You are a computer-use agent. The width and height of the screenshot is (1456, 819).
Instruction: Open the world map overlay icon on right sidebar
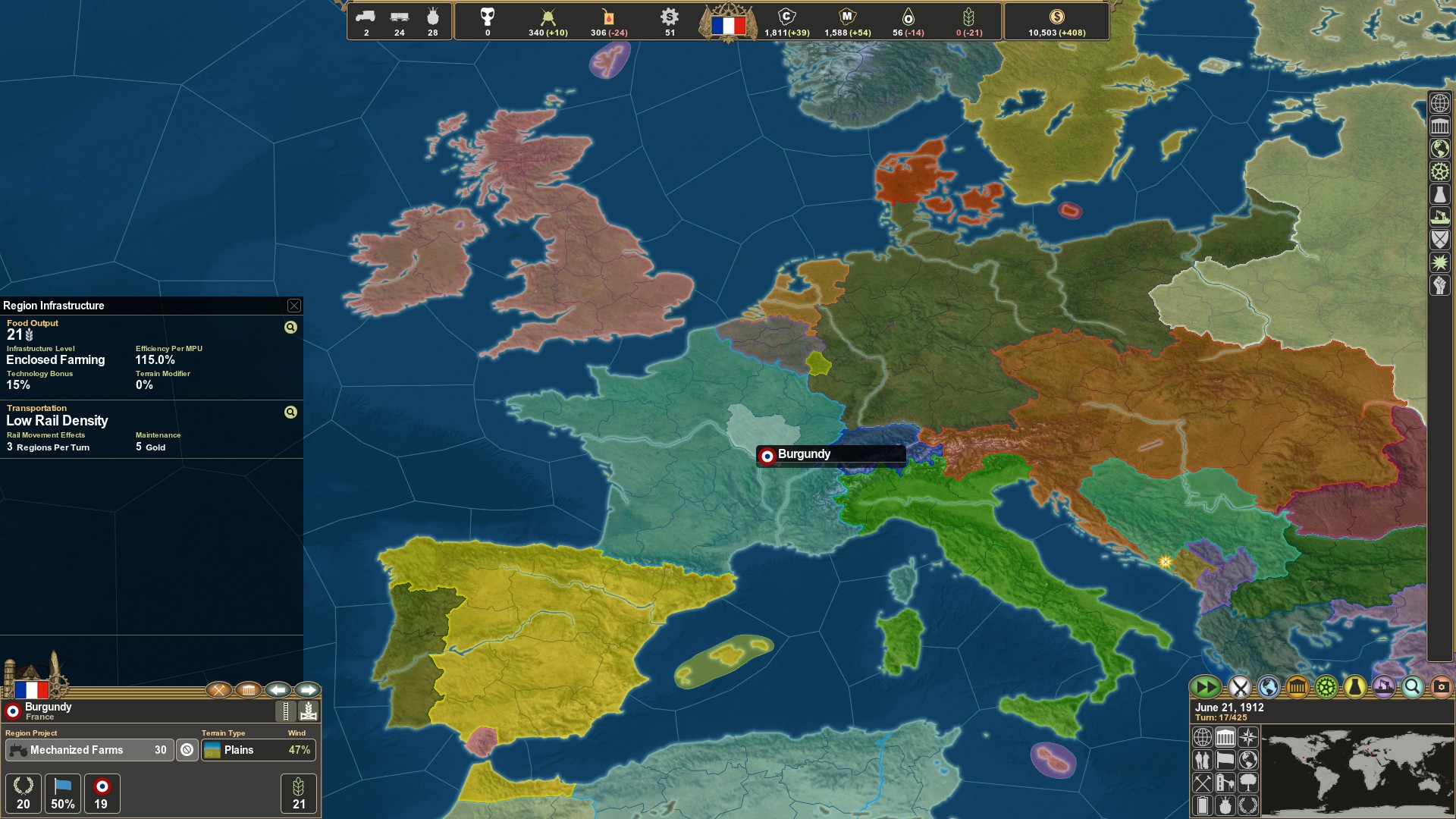[x=1439, y=148]
